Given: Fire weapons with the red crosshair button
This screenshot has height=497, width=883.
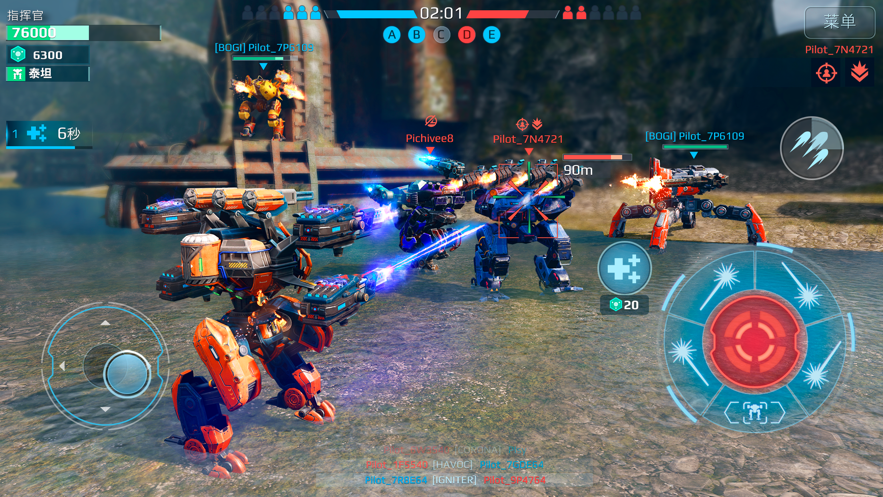Looking at the screenshot, I should 755,341.
